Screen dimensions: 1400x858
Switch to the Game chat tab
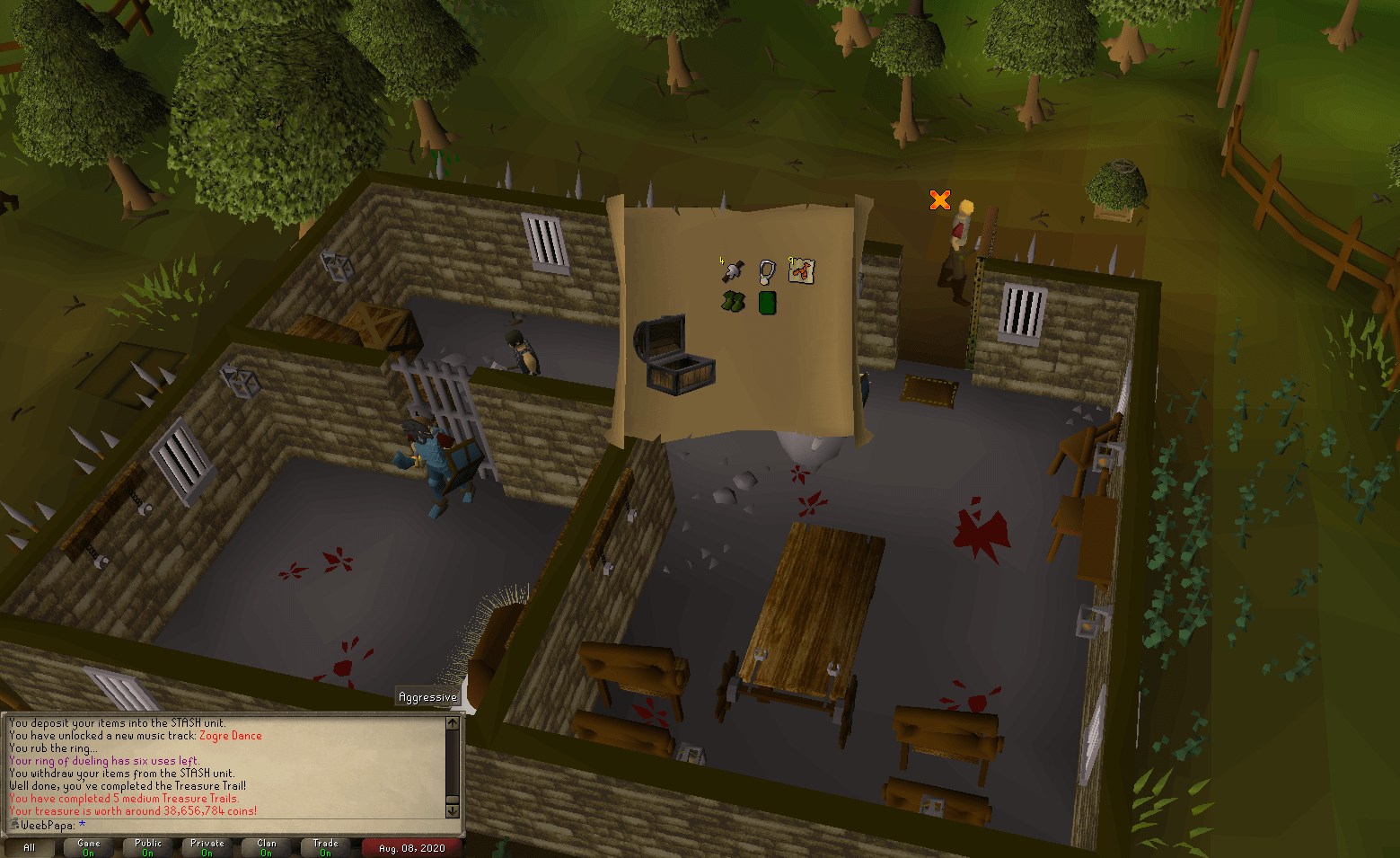87,847
